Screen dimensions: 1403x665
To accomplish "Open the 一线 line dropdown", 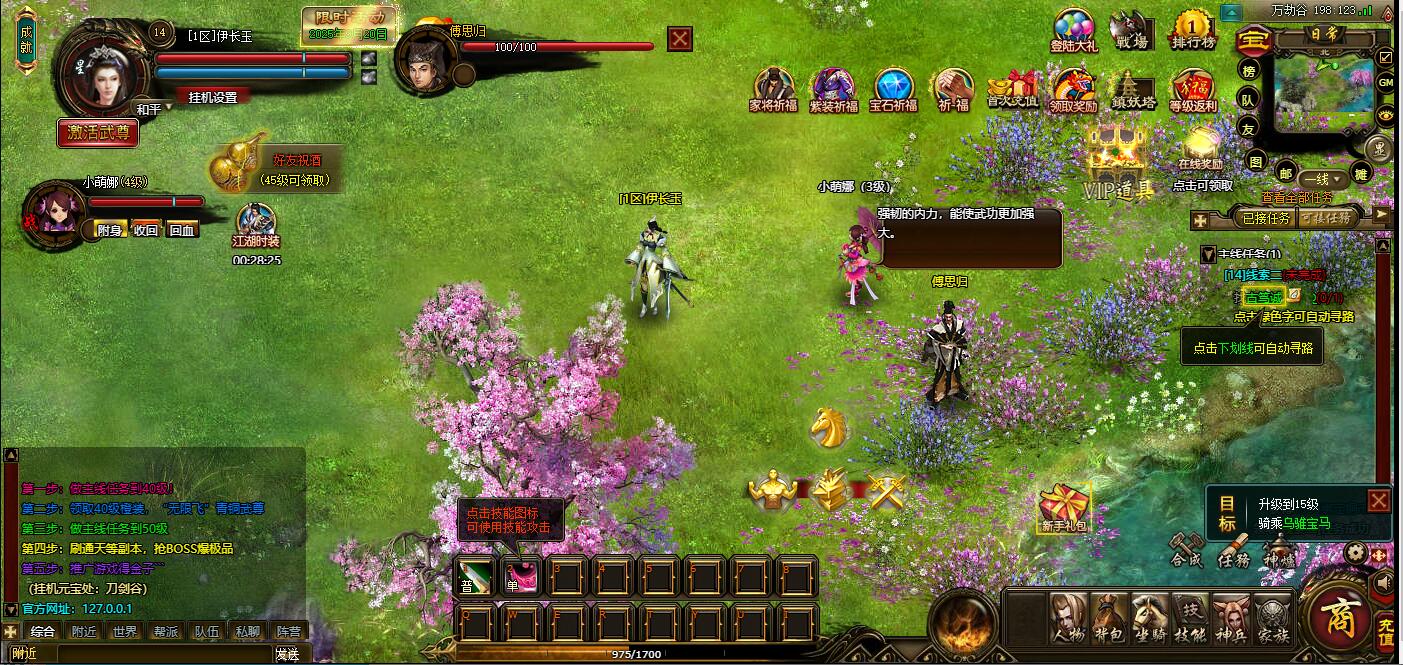I will 1322,178.
